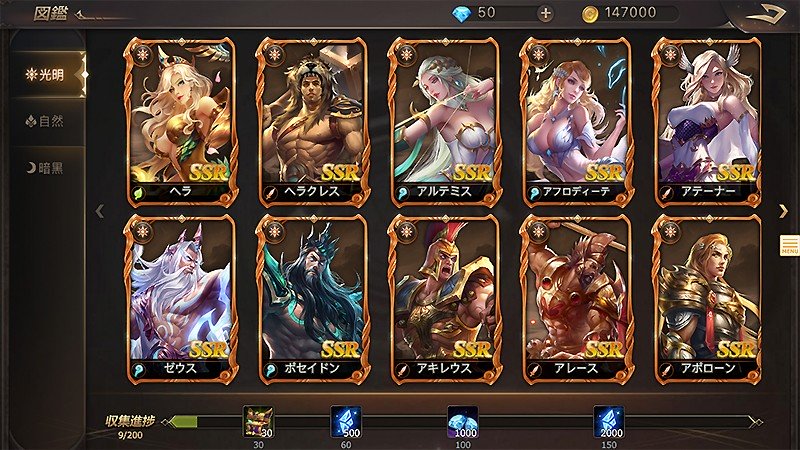Viewport: 800px width, 450px height.
Task: View the アポローン card
Action: [706, 298]
